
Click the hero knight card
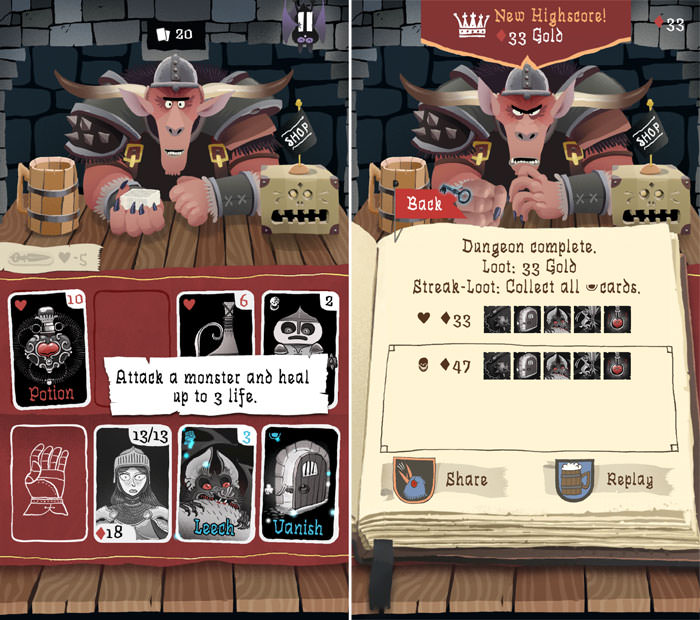[x=133, y=483]
